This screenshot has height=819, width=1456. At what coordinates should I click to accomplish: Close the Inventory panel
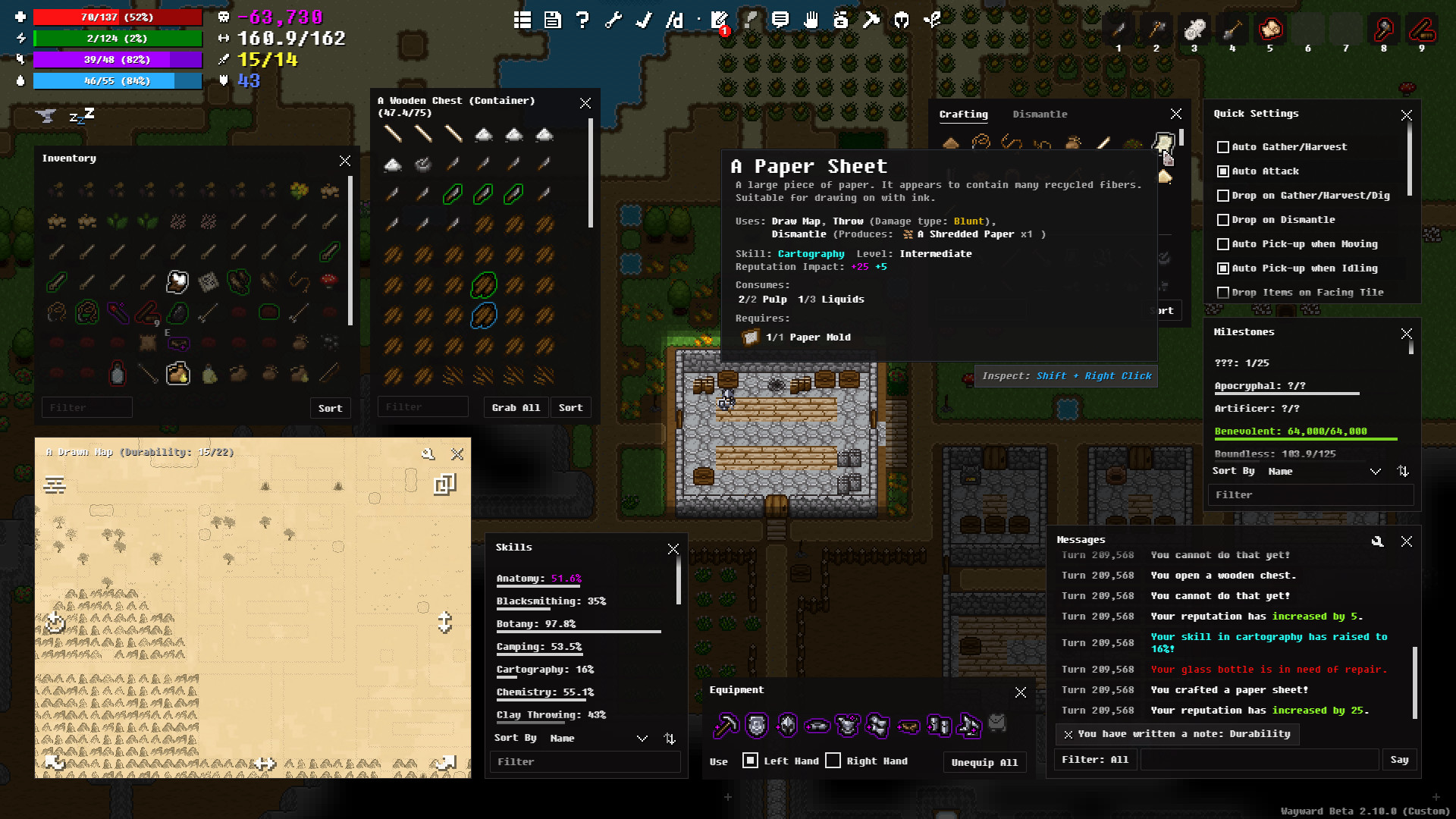coord(345,161)
